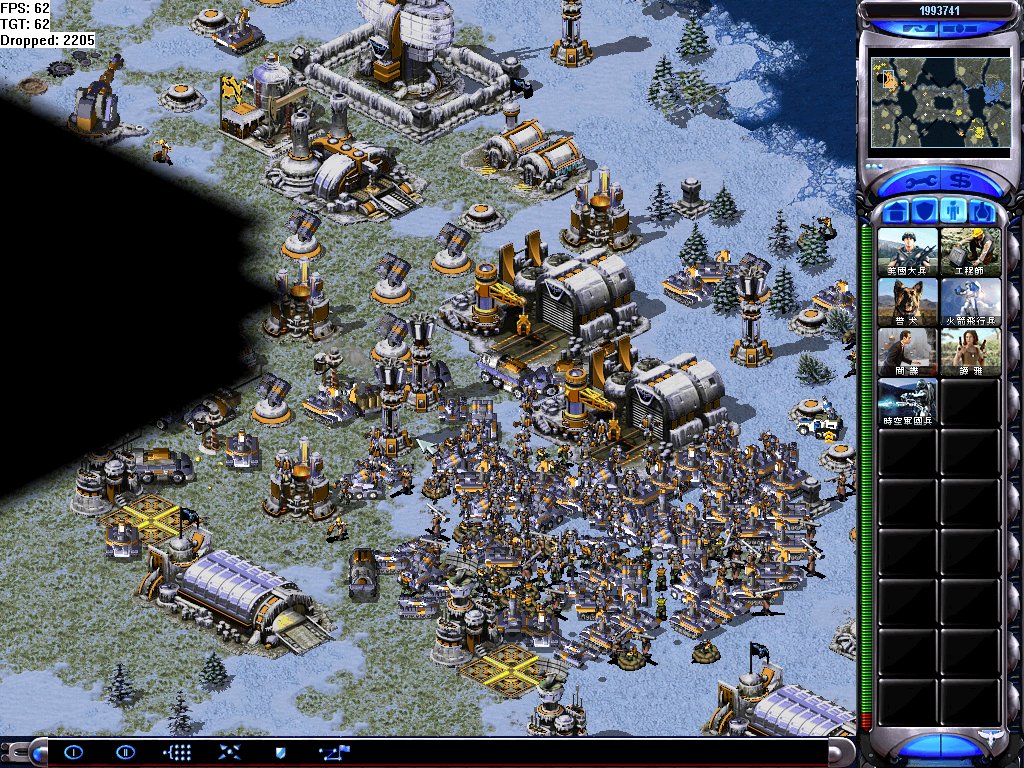This screenshot has height=768, width=1024.
Task: Open the defenses (shield) tab
Action: (925, 212)
